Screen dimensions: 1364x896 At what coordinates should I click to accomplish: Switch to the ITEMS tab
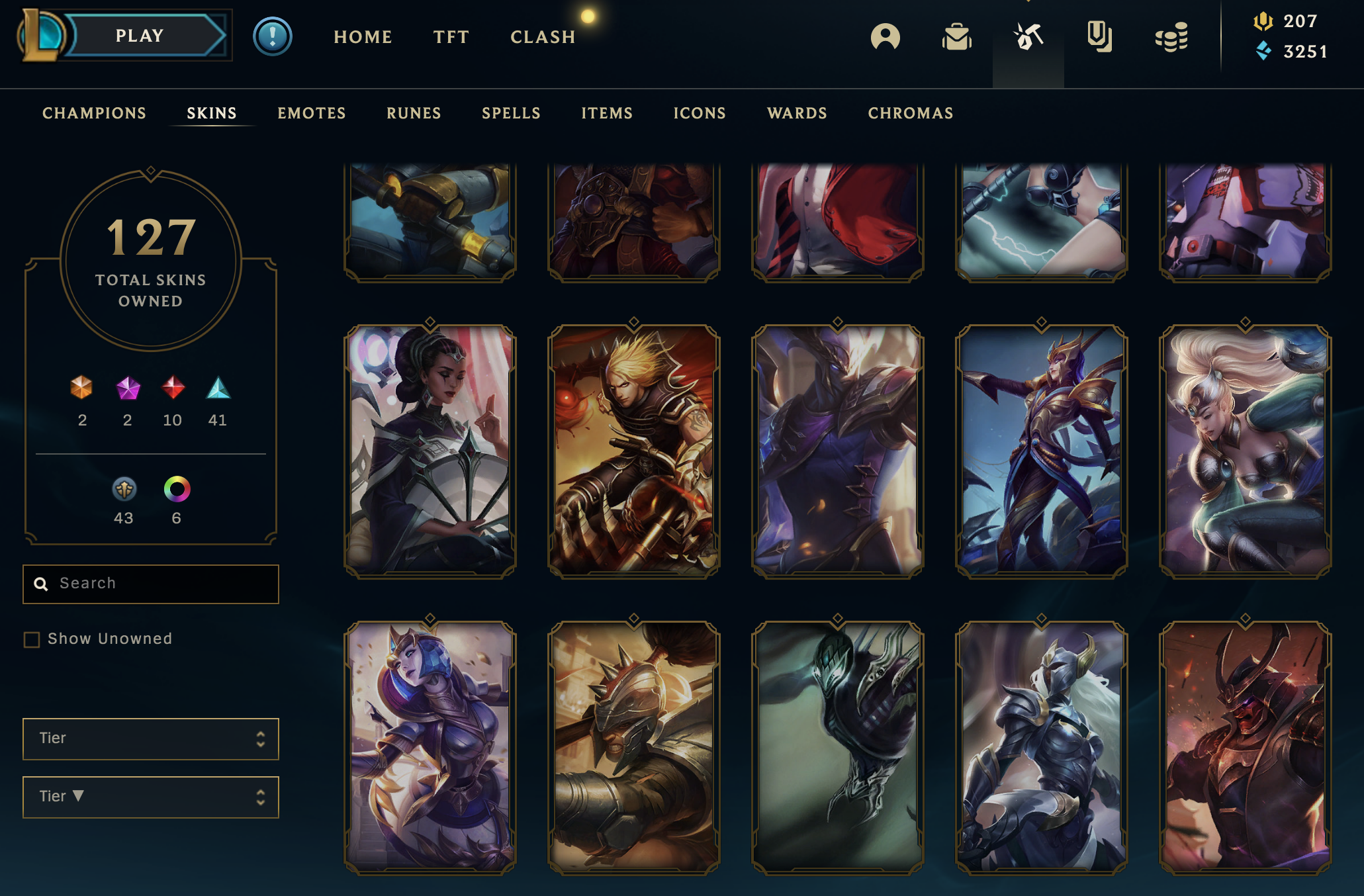coord(606,113)
